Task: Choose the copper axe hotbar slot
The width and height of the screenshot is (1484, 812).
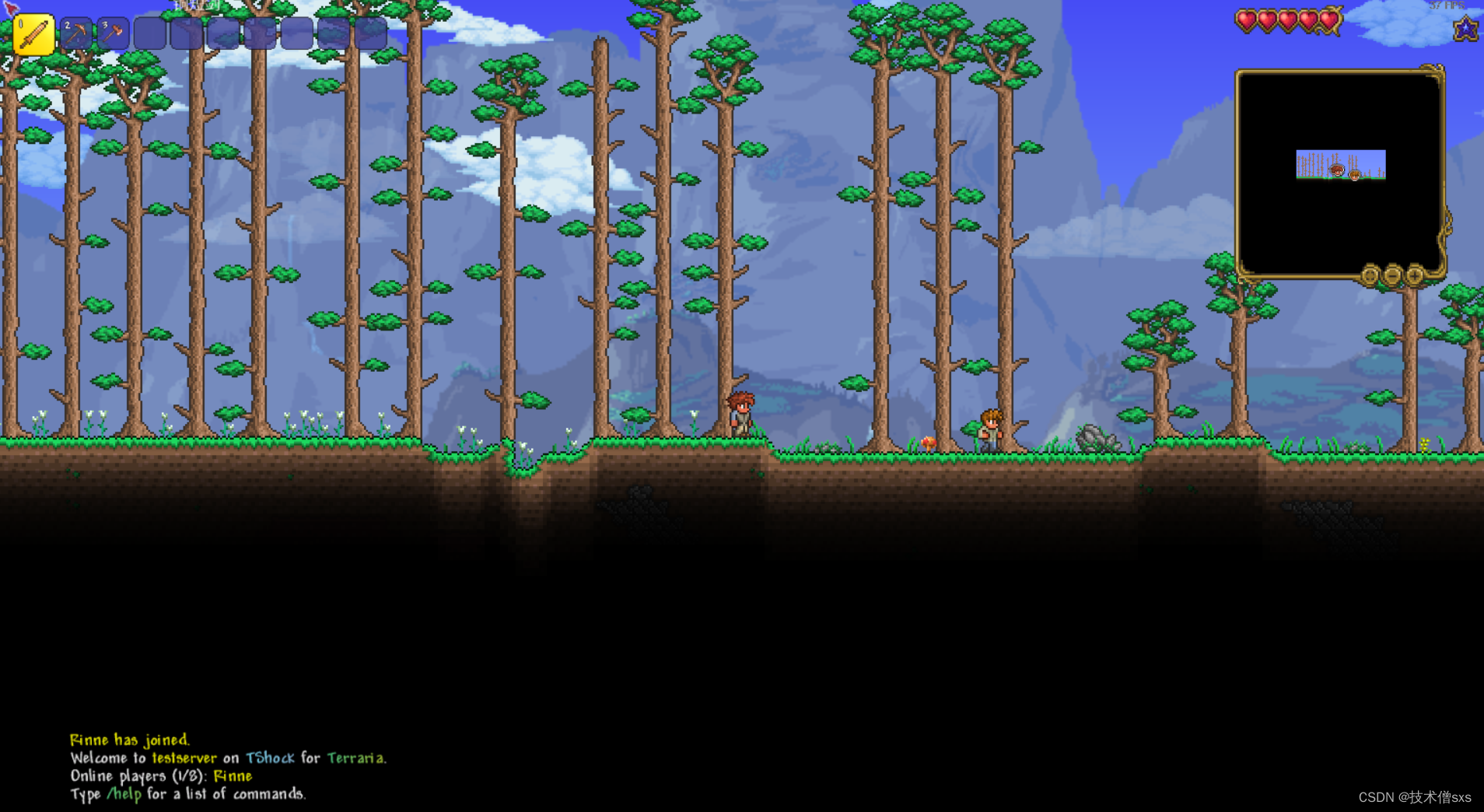Action: click(x=113, y=34)
